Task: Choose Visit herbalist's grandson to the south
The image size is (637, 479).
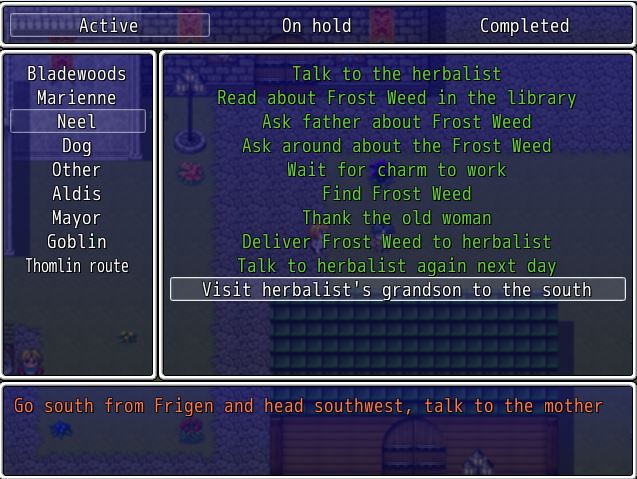Action: (x=397, y=290)
